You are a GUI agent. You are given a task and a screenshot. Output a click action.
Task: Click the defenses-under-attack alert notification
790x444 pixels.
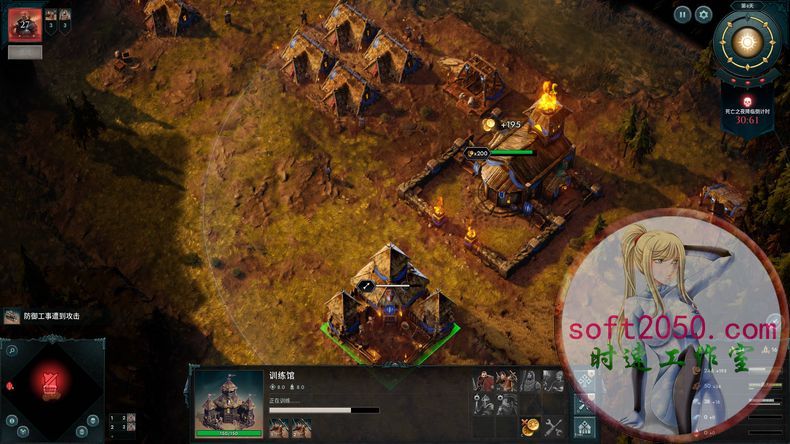(x=42, y=316)
